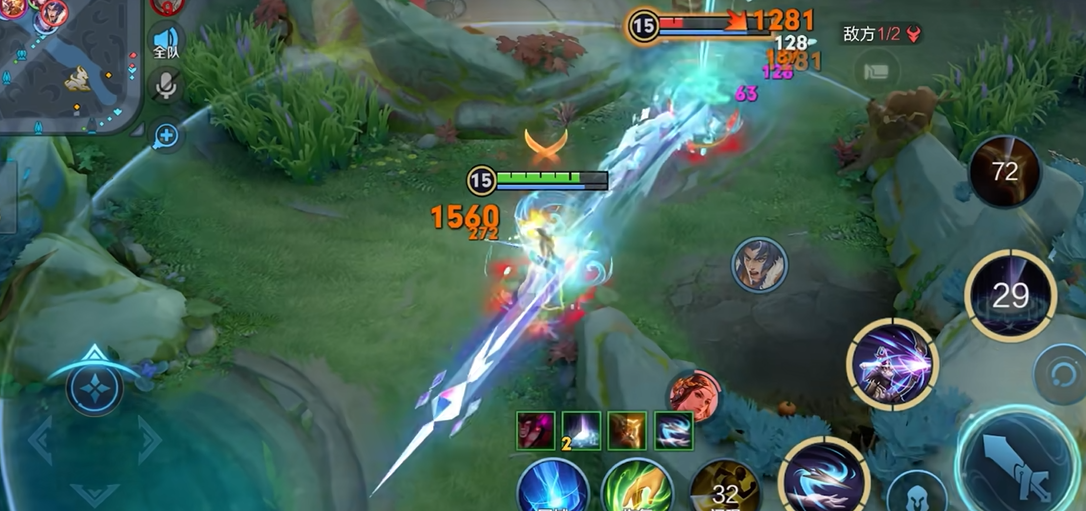Image resolution: width=1086 pixels, height=511 pixels.
Task: Cast the blue lightning summoner spell
Action: tap(552, 490)
